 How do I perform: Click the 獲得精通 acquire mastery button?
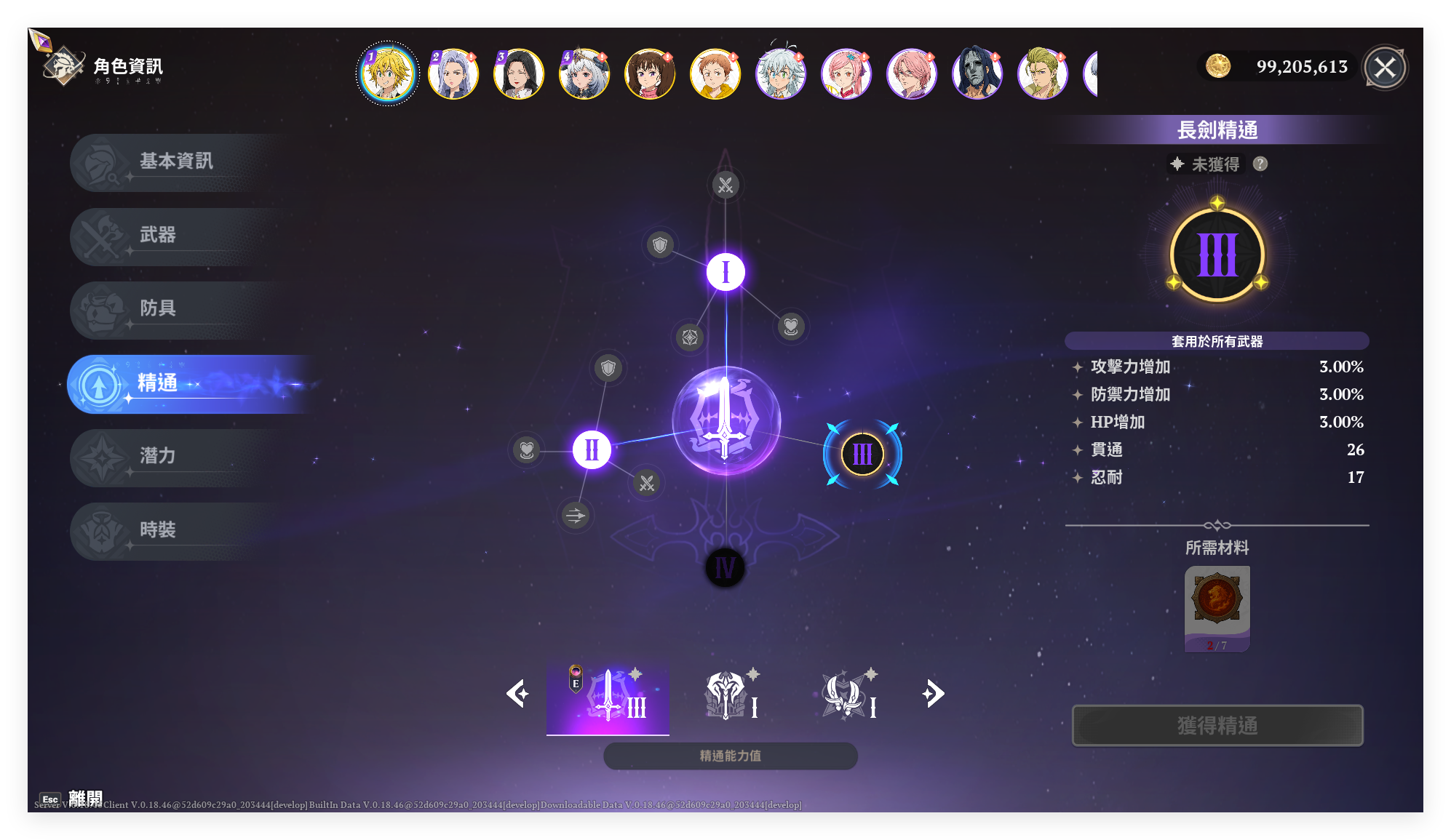[x=1217, y=725]
